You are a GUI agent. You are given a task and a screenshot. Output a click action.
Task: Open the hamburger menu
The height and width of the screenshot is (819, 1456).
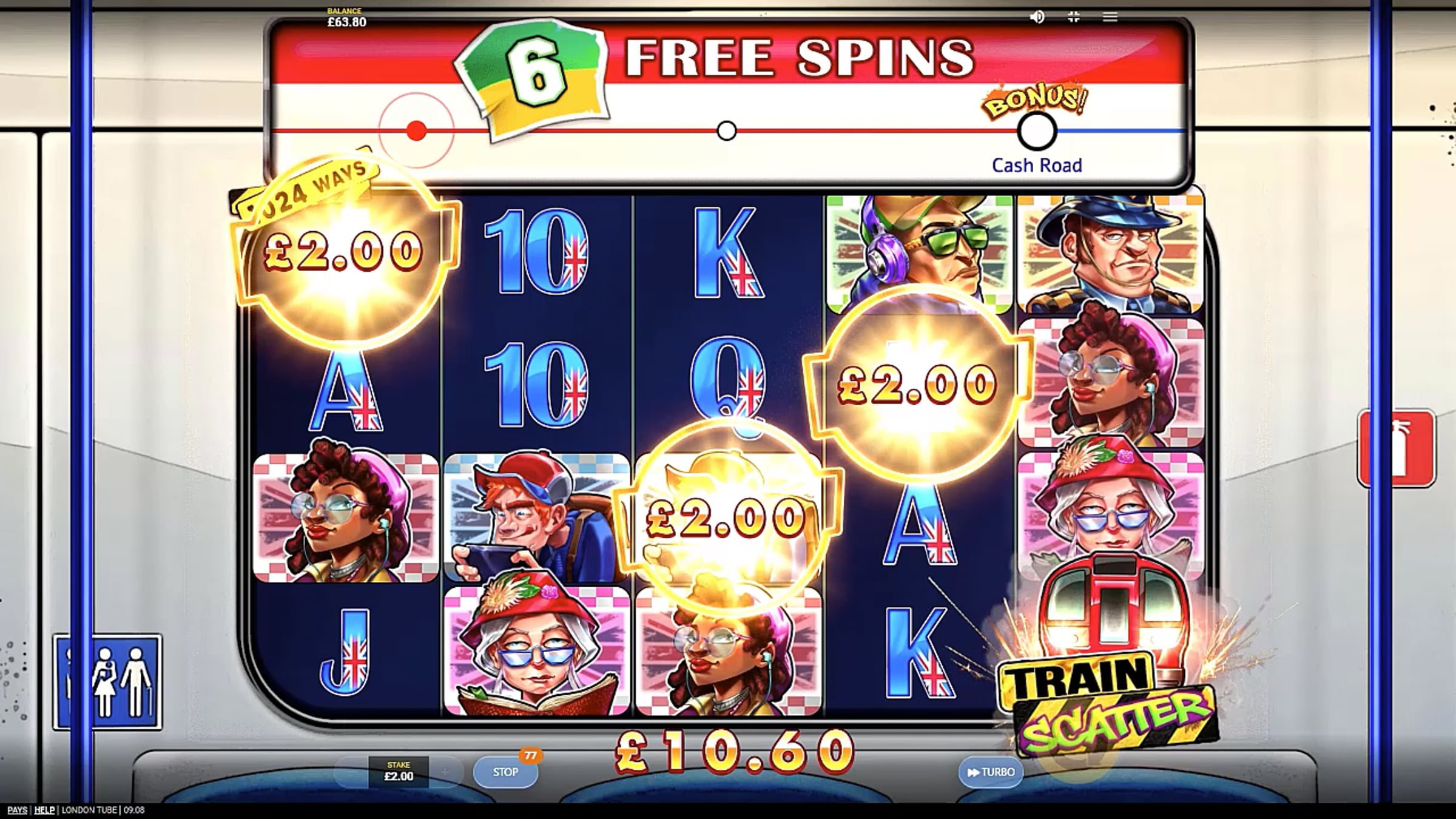(x=1110, y=17)
